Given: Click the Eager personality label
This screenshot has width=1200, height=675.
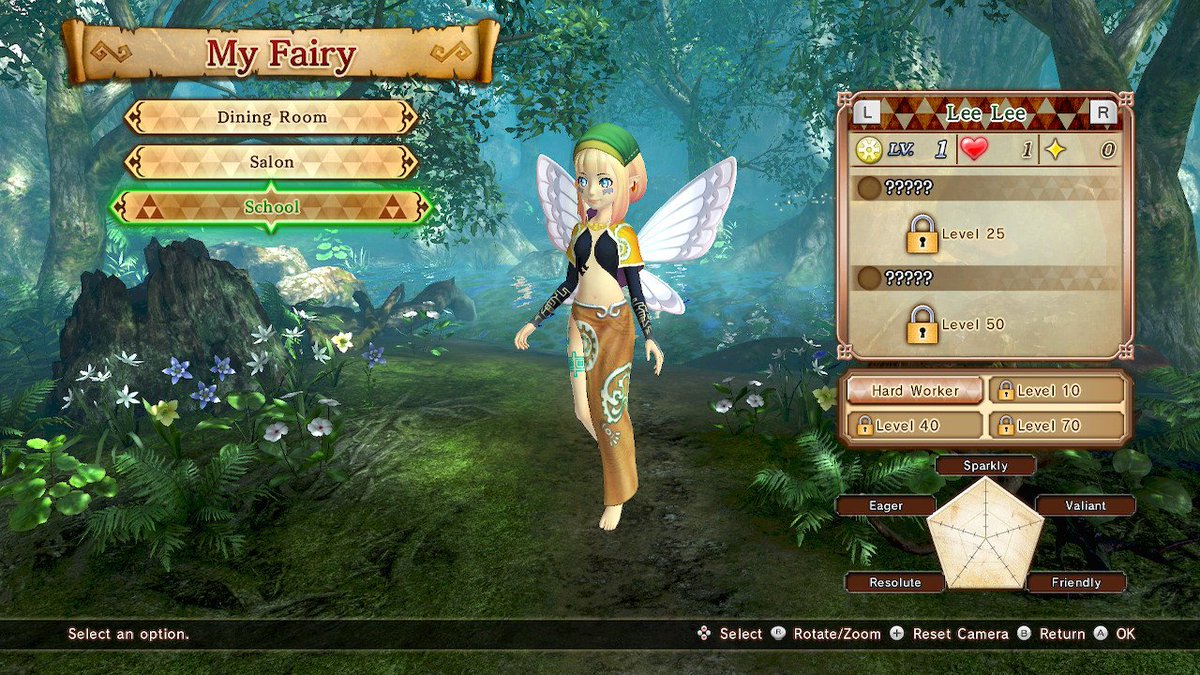Looking at the screenshot, I should pos(885,506).
